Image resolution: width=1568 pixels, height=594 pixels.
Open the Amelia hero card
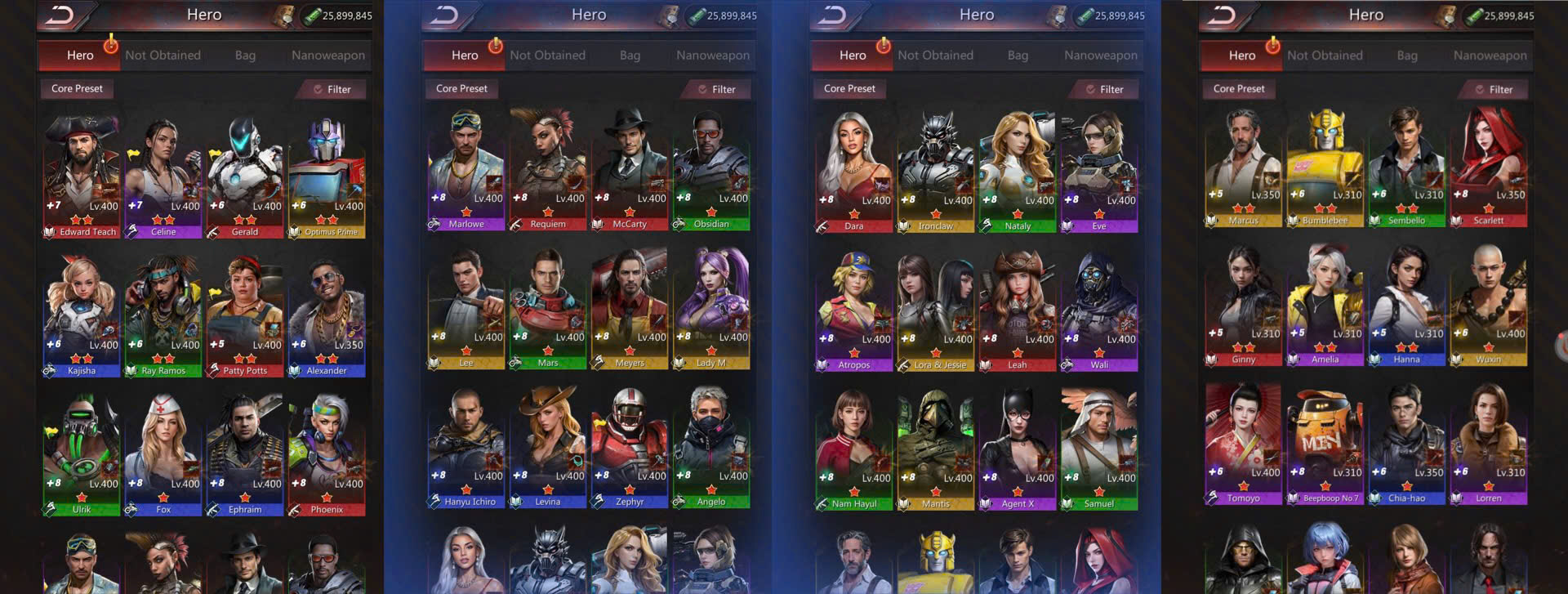pos(1325,301)
